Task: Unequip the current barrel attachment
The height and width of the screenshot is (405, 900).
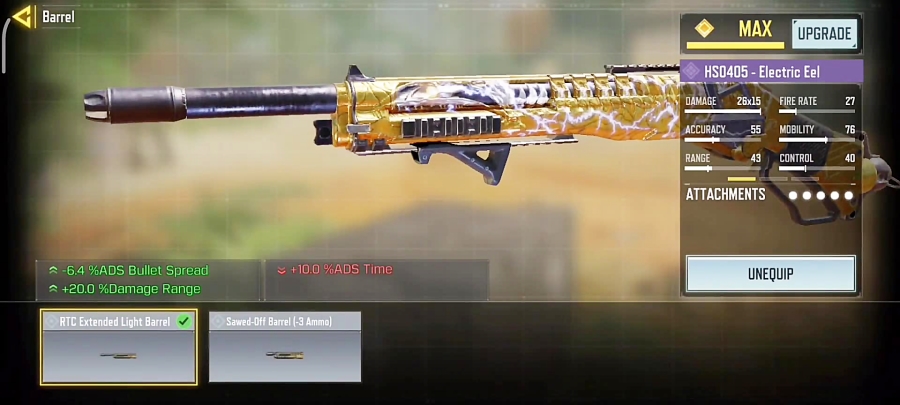Action: coord(770,273)
